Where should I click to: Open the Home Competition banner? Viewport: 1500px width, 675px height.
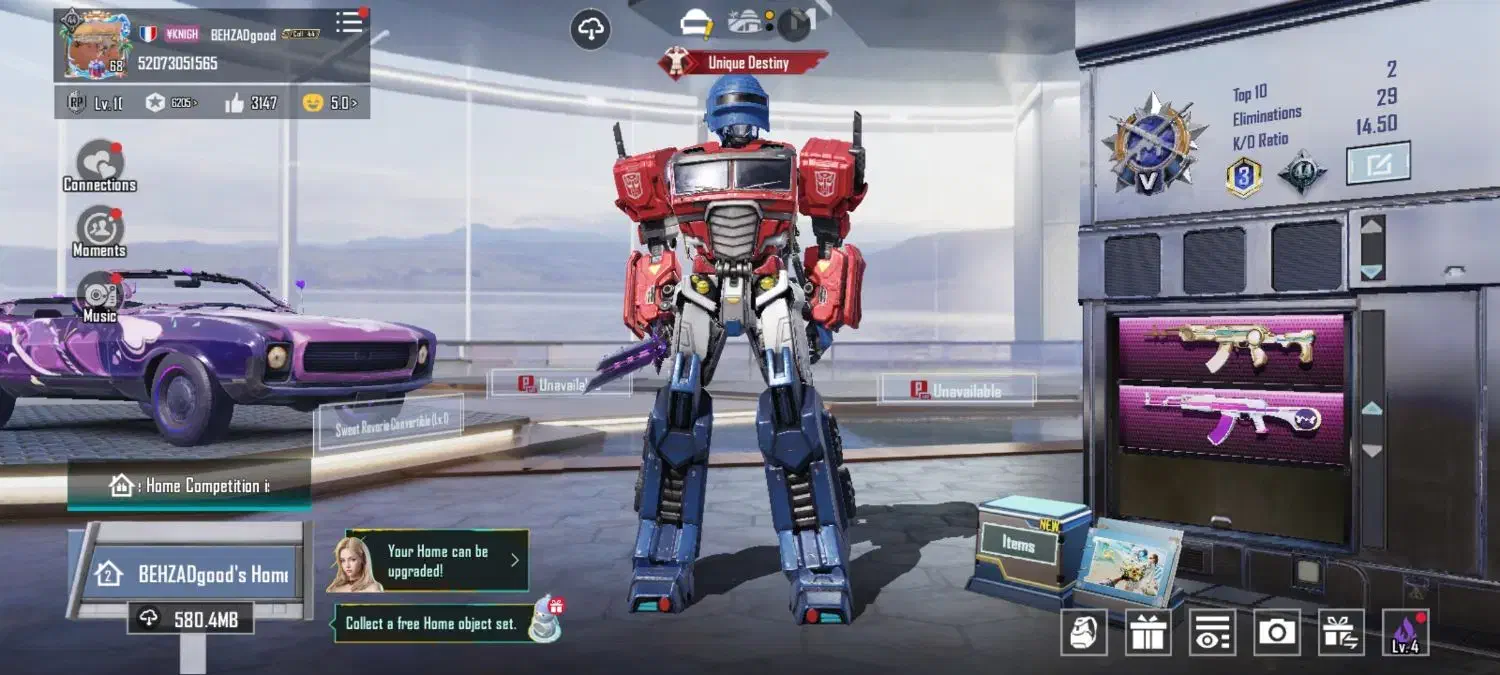pyautogui.click(x=190, y=486)
